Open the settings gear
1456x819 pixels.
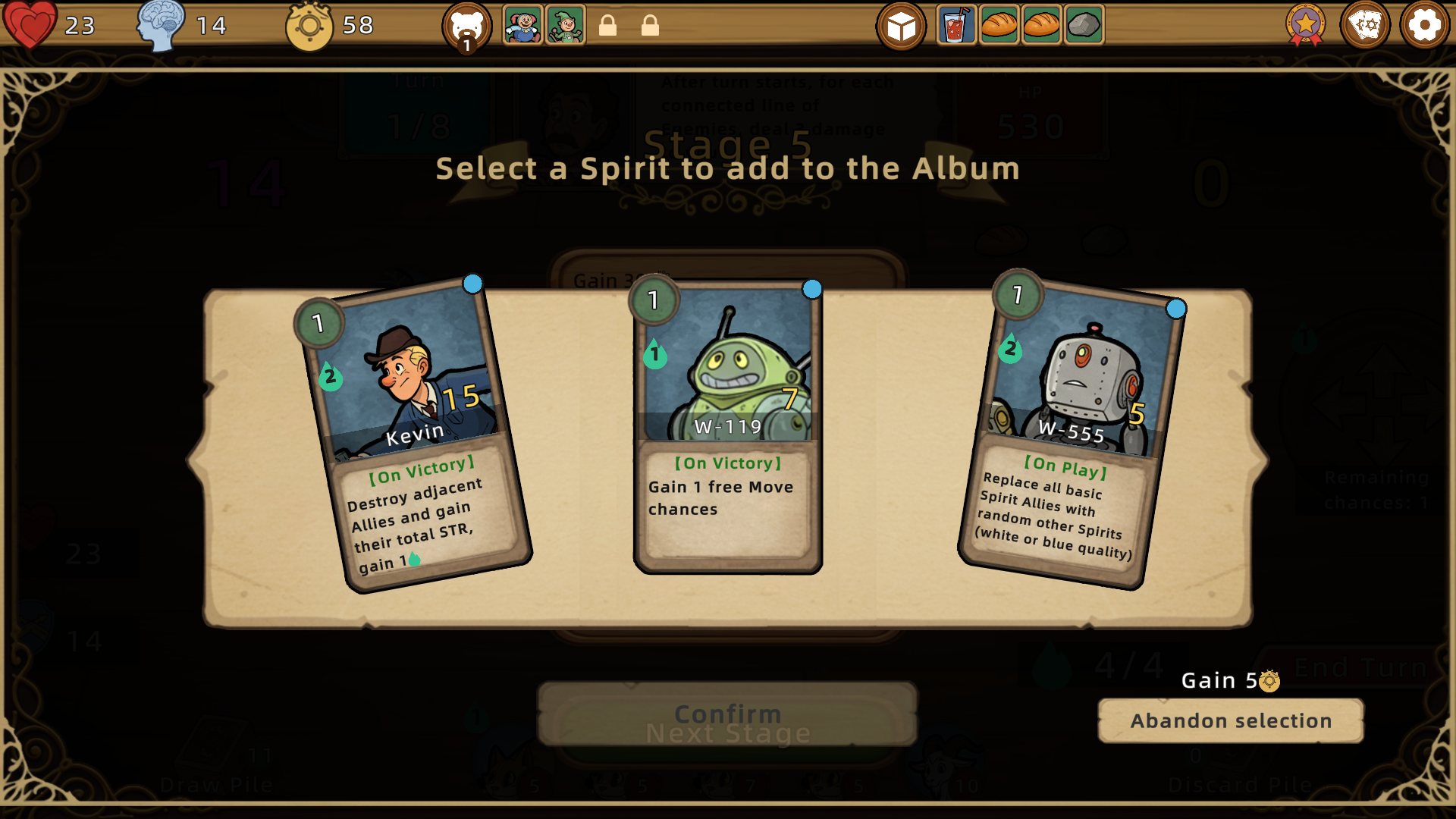1424,25
